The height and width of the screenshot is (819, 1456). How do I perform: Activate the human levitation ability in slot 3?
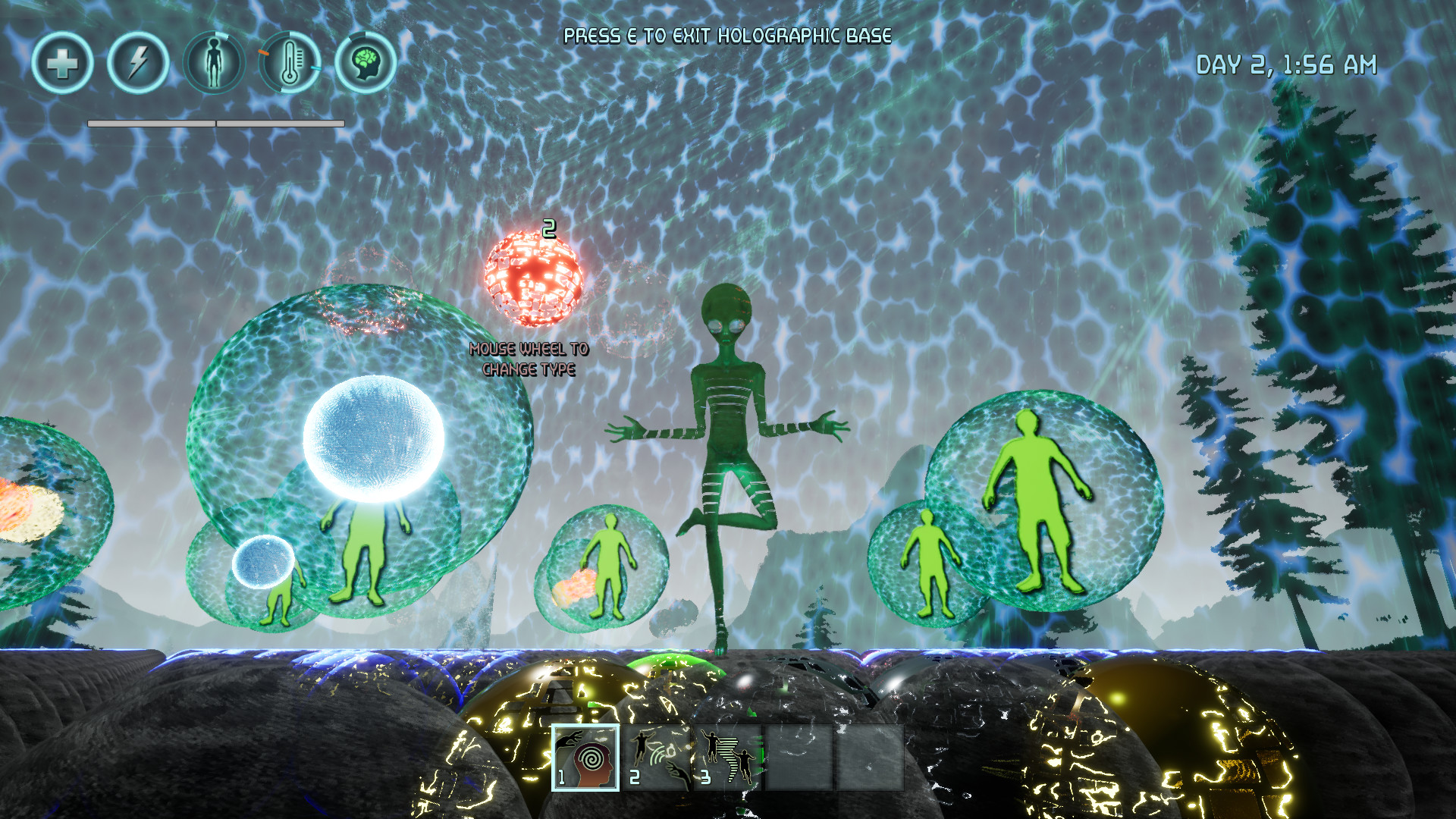click(x=730, y=758)
